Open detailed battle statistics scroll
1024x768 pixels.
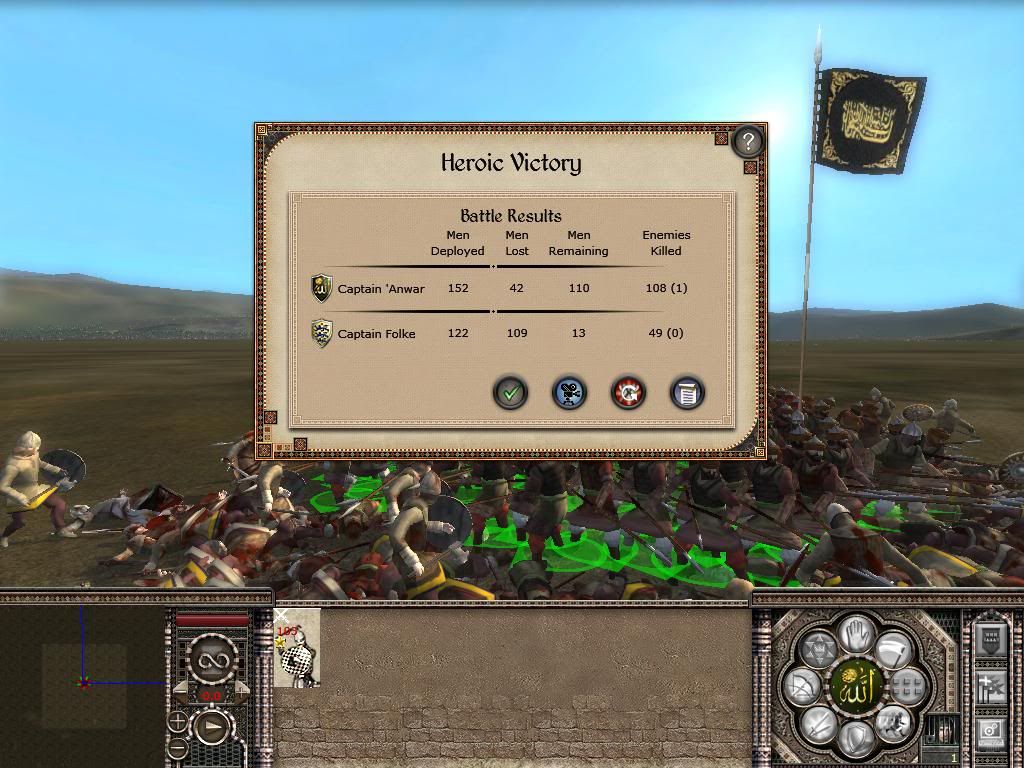click(687, 392)
